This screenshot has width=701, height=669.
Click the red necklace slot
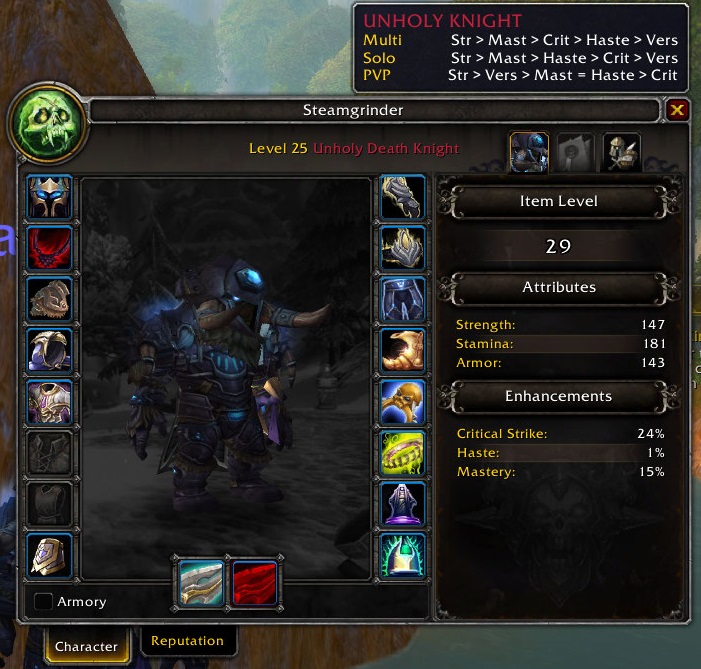49,248
